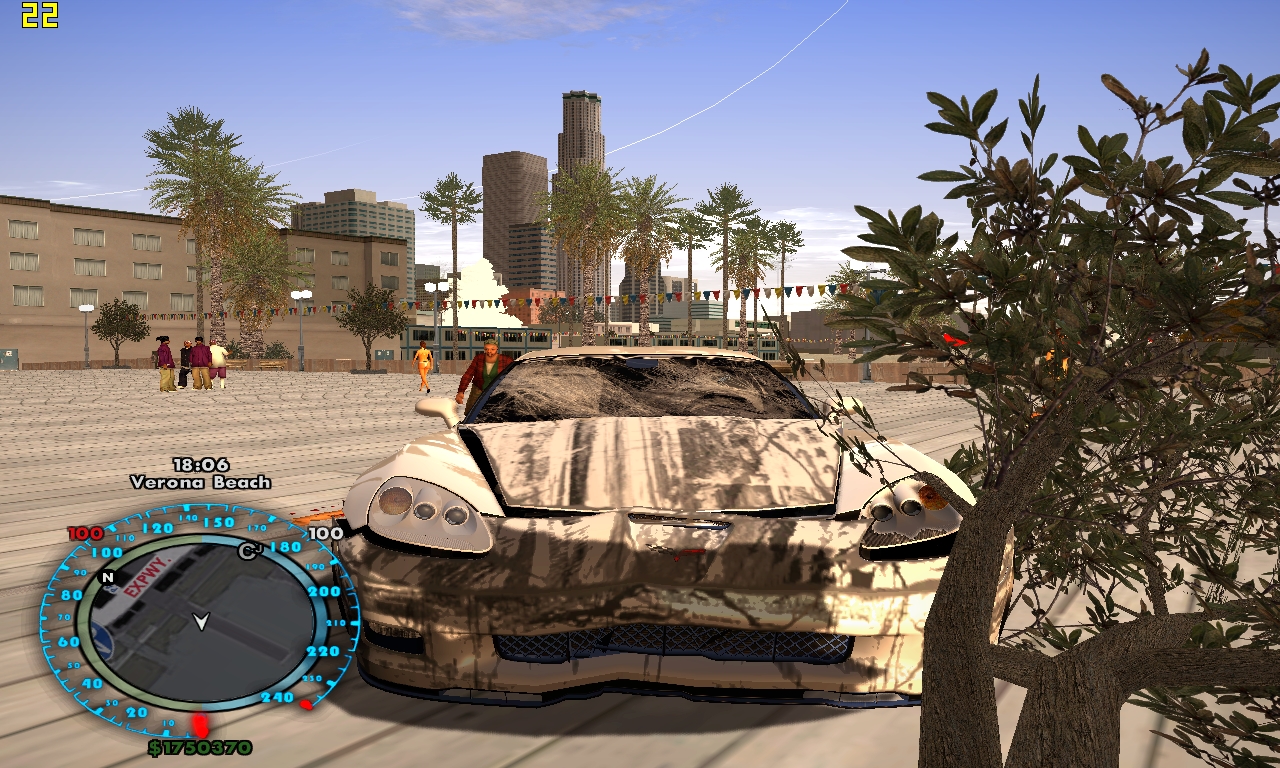This screenshot has height=768, width=1280.
Task: Click the car's left headlight cluster
Action: pos(426,509)
